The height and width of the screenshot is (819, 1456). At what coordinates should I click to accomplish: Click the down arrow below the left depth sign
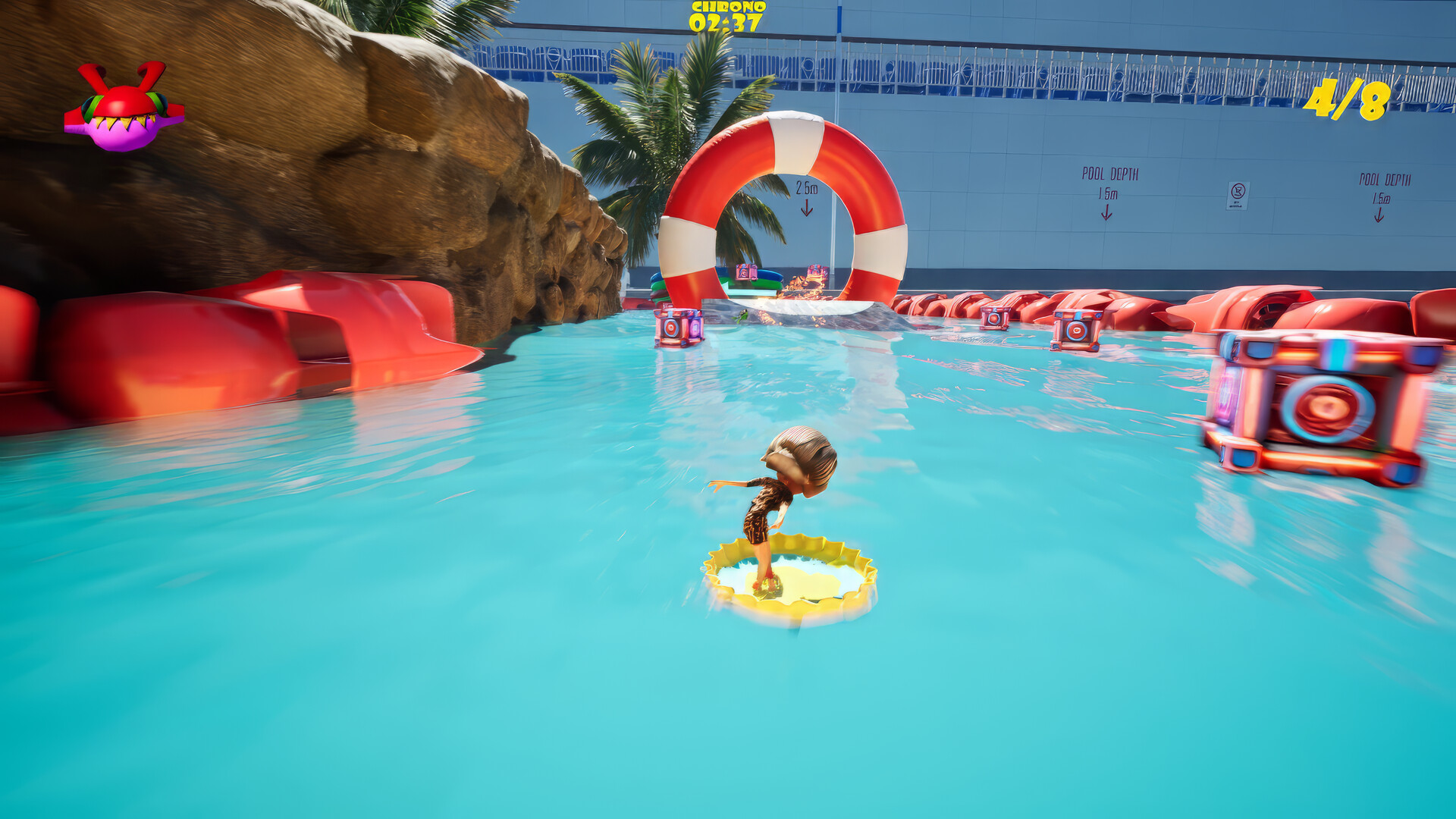pos(1105,214)
